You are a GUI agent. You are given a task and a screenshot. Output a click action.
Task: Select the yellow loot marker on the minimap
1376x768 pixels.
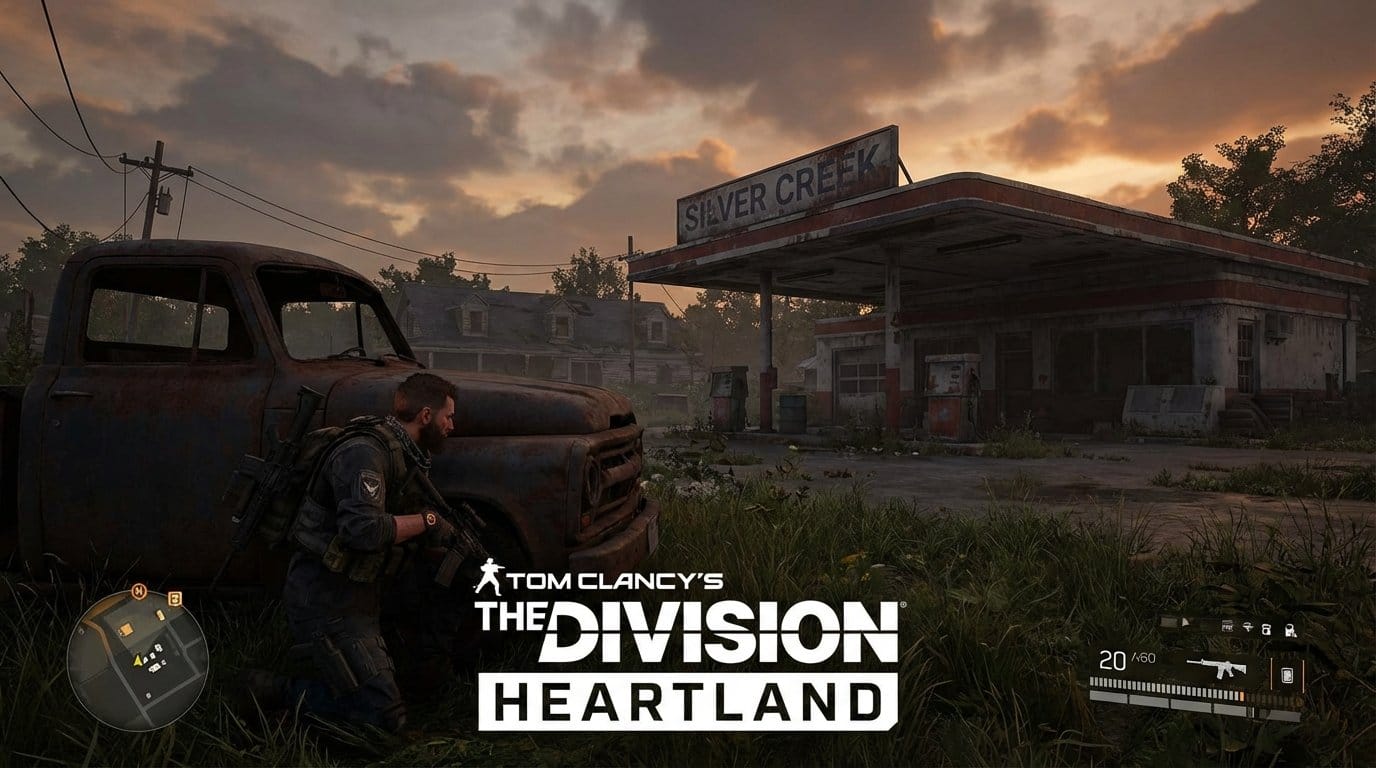tap(126, 630)
